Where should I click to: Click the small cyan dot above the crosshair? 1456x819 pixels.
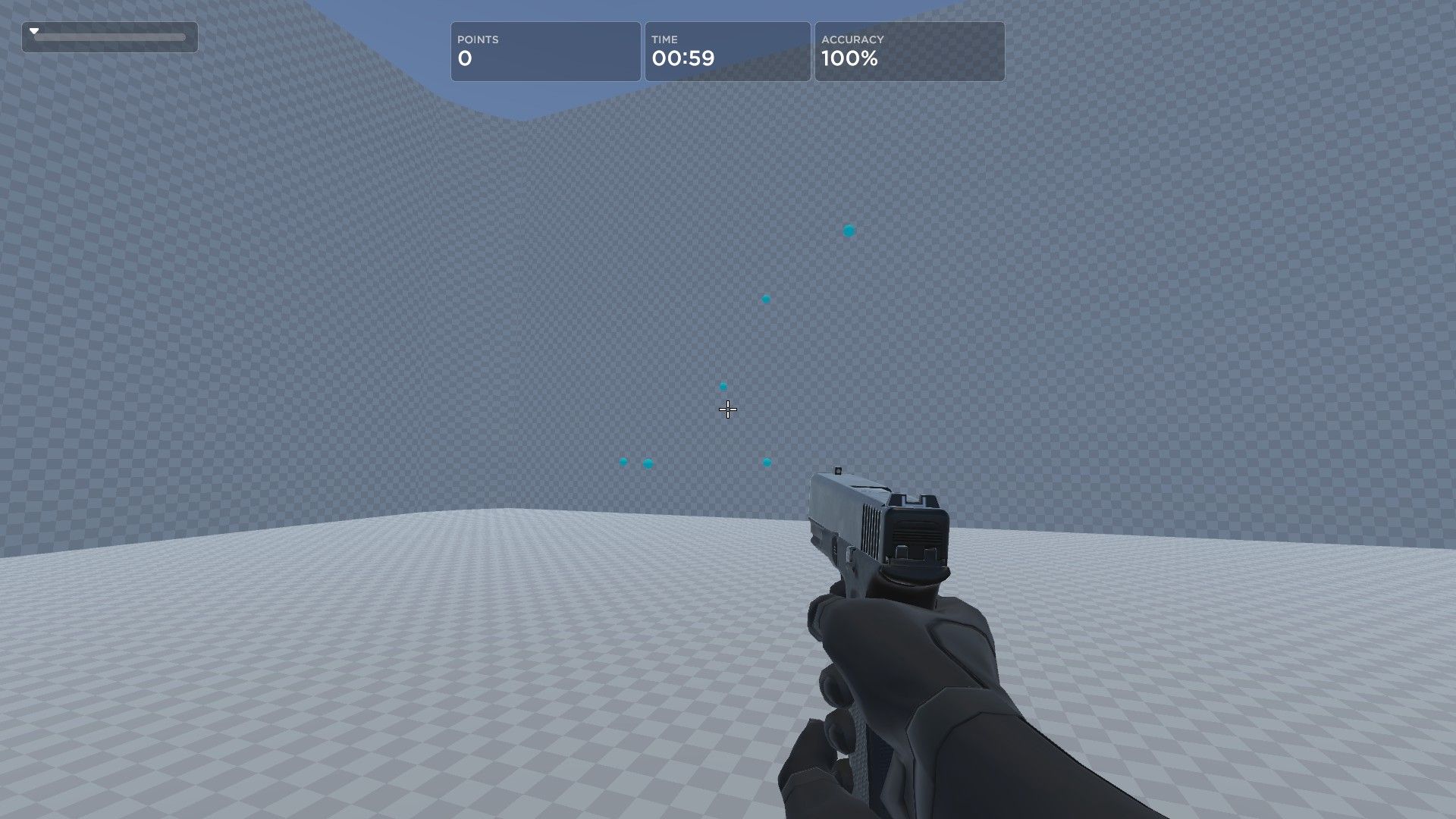point(723,386)
